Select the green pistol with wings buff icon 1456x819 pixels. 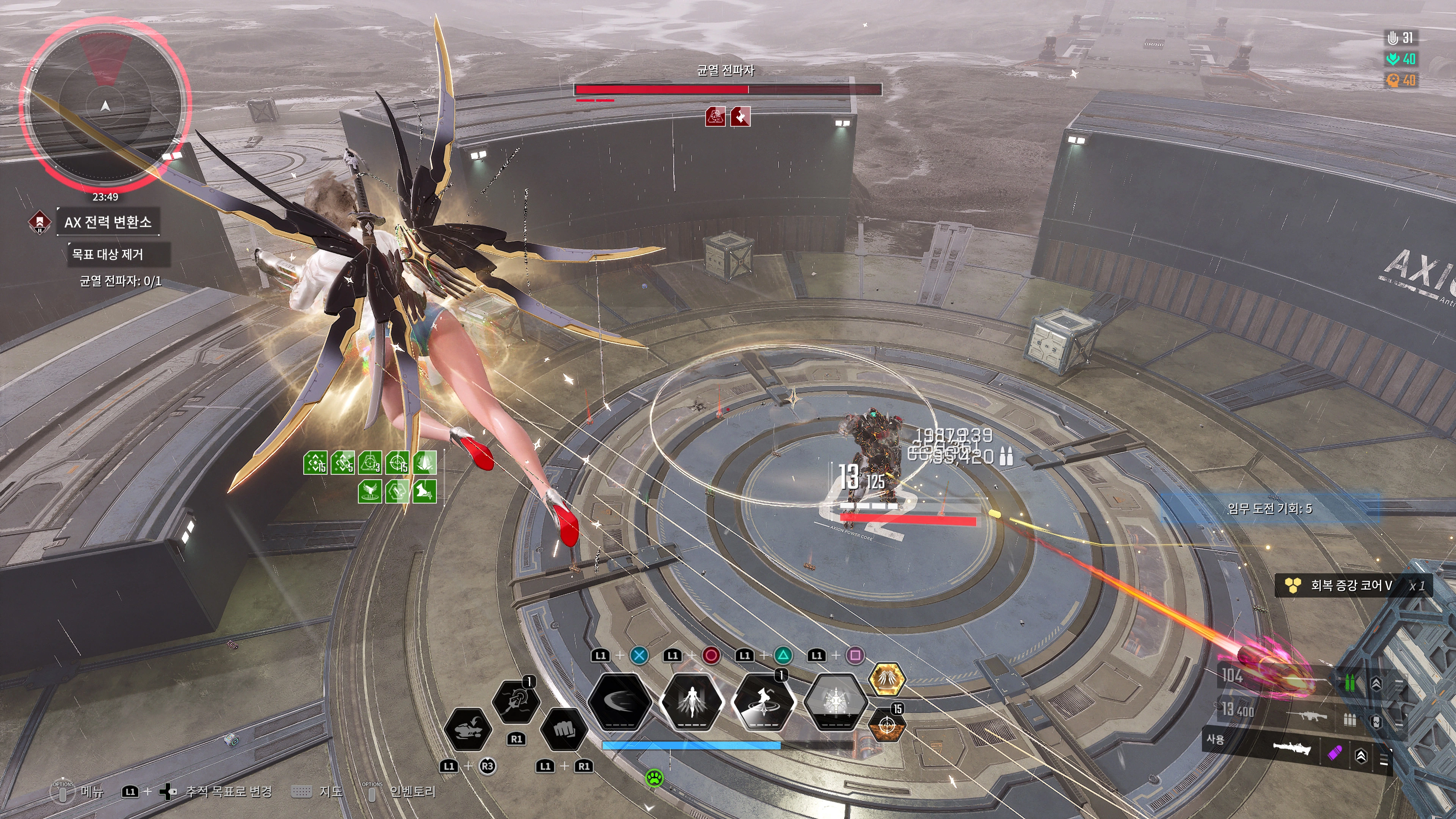370,491
